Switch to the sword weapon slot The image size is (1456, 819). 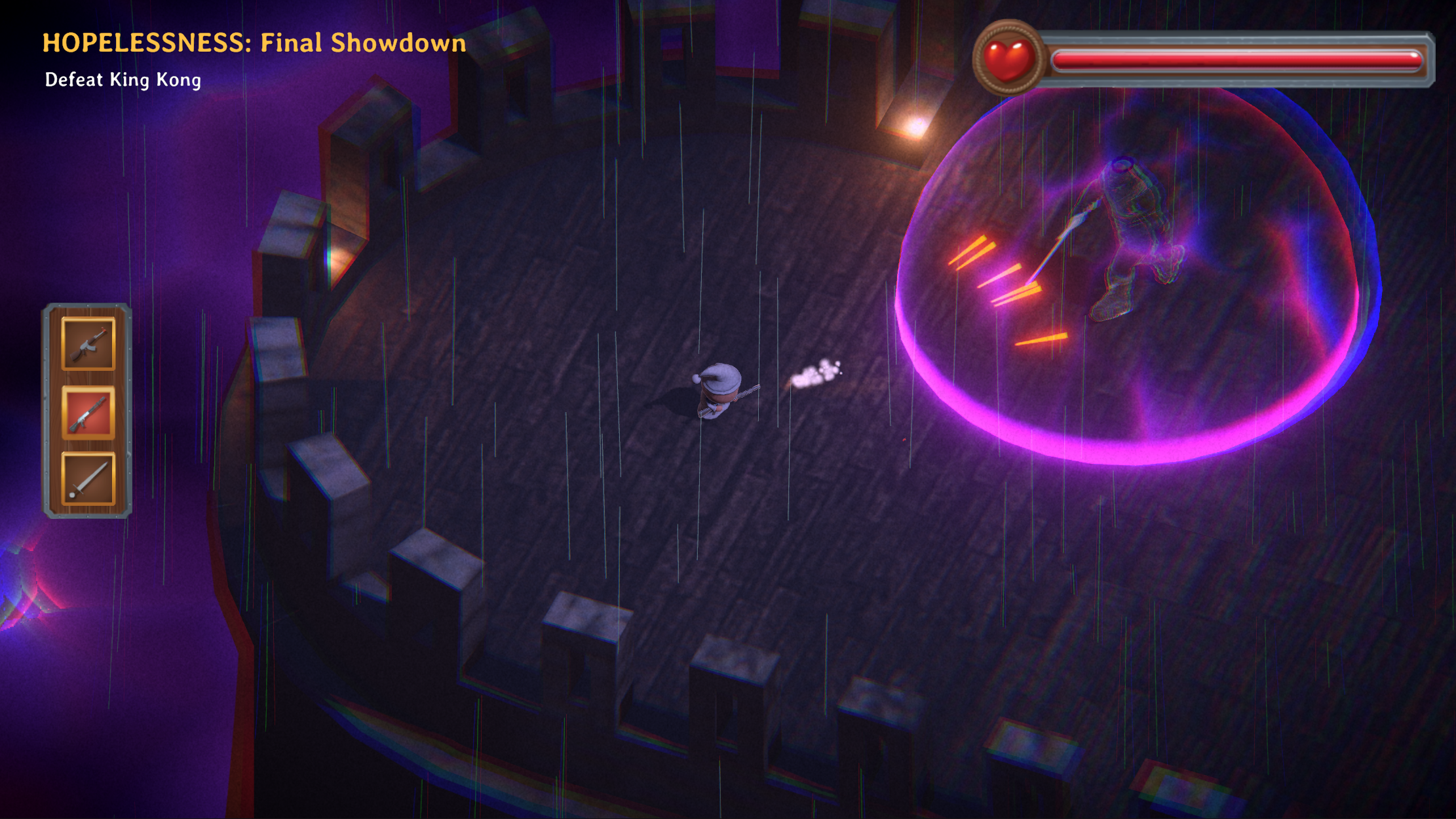pyautogui.click(x=88, y=479)
